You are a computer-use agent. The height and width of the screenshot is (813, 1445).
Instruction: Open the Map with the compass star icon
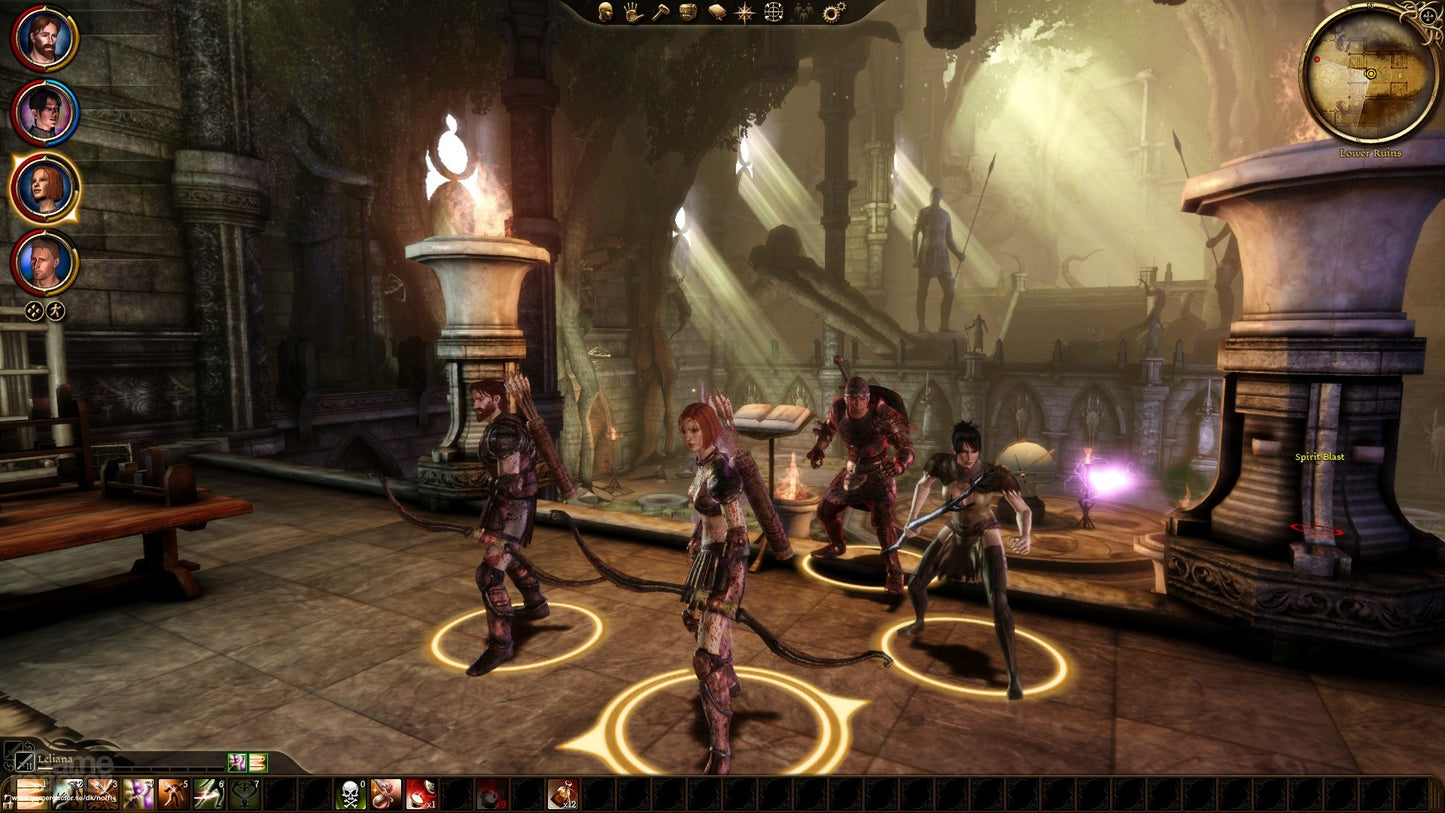pyautogui.click(x=744, y=13)
